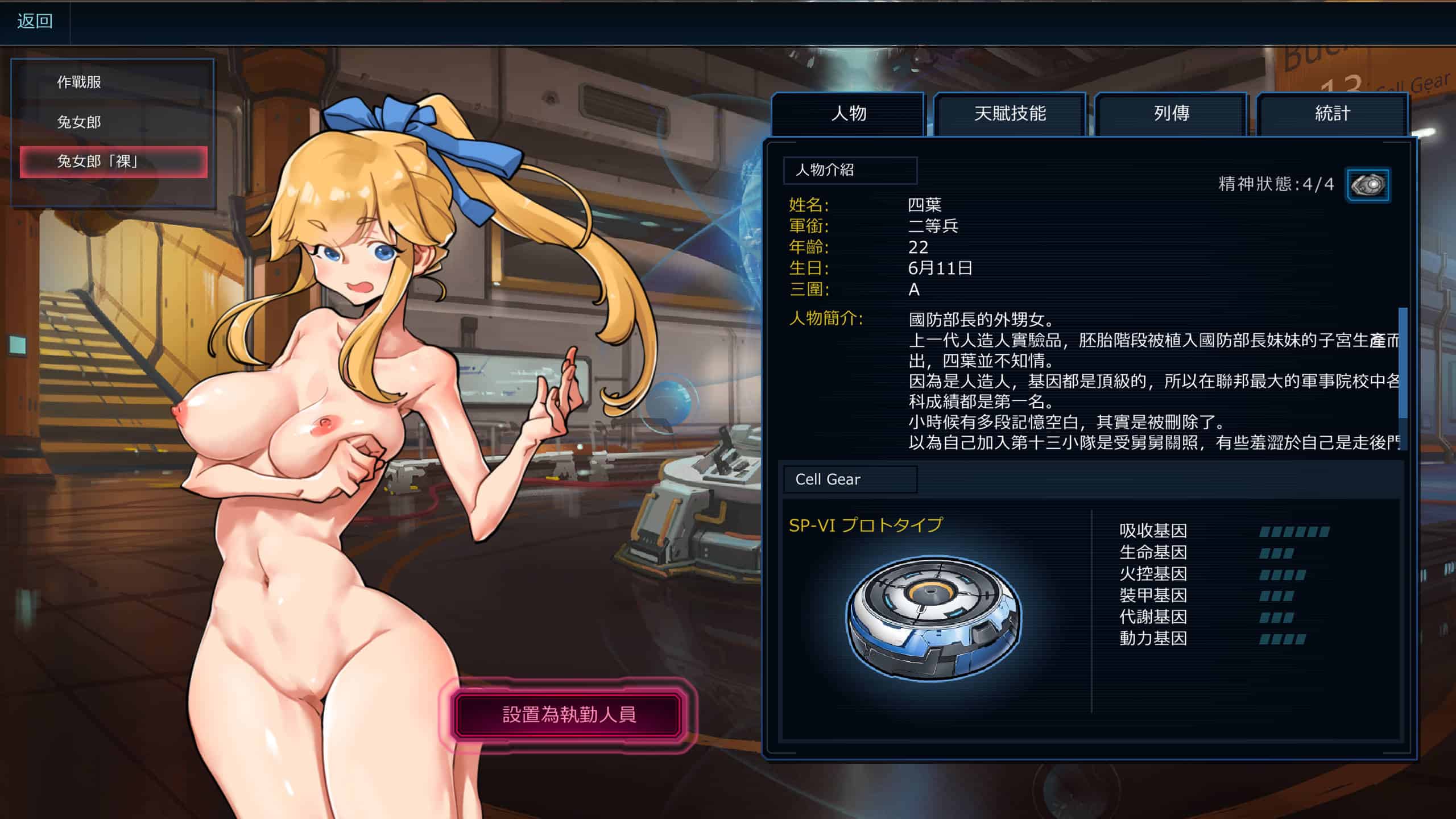Select the 作戰服 outfit option

click(79, 82)
